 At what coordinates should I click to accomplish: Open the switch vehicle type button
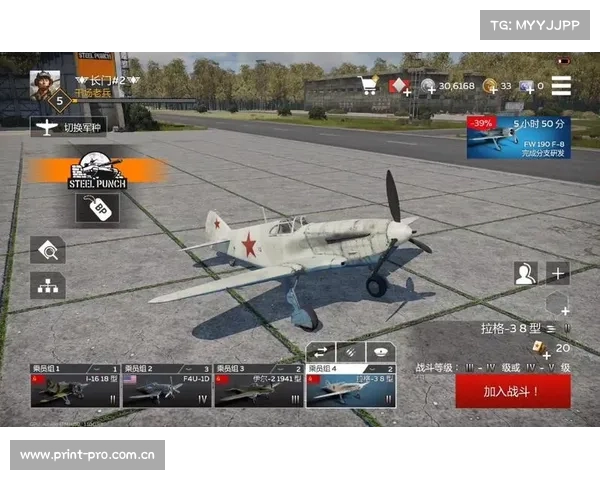[x=68, y=126]
